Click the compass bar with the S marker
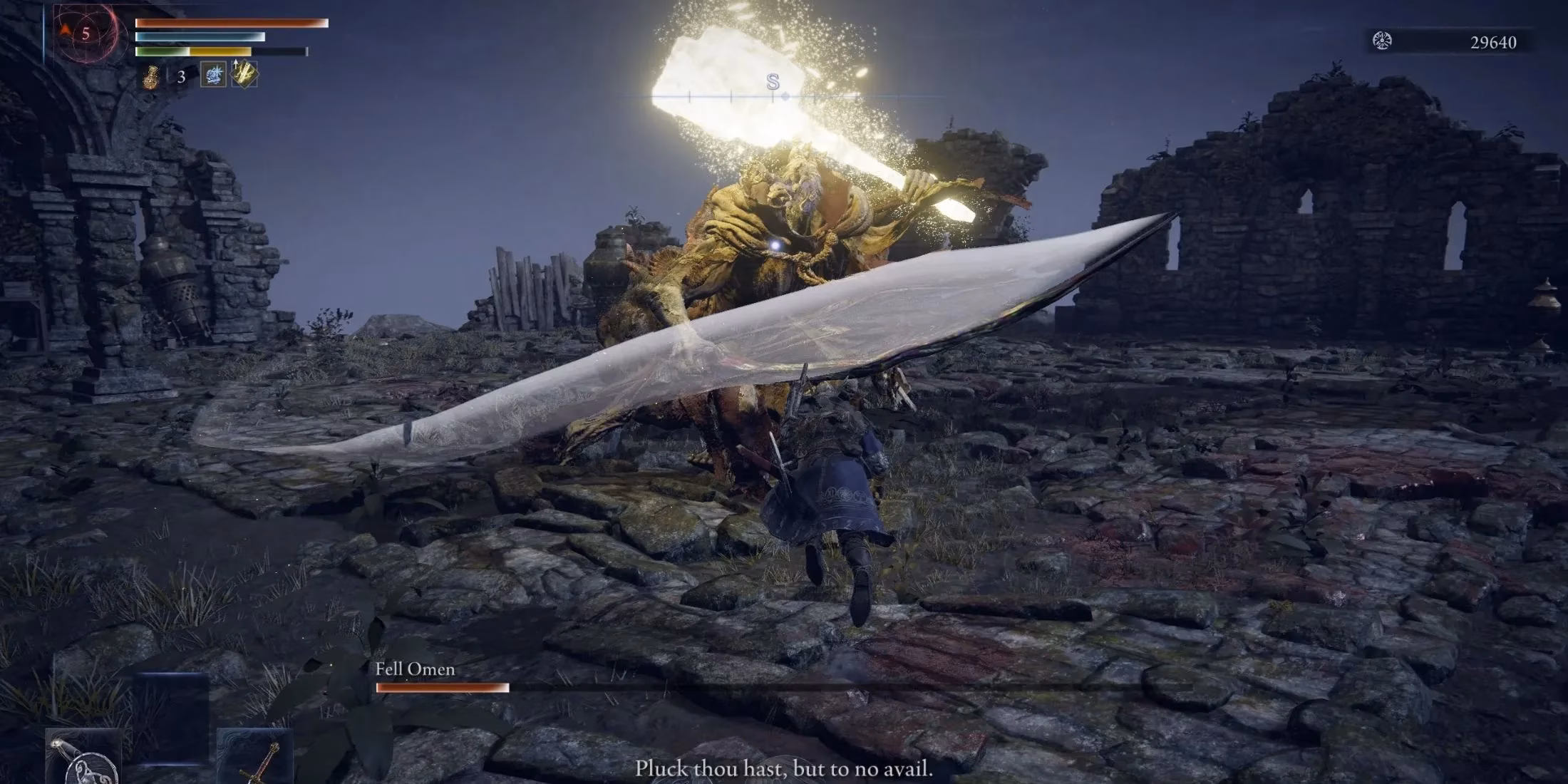The image size is (1568, 784). pos(773,91)
